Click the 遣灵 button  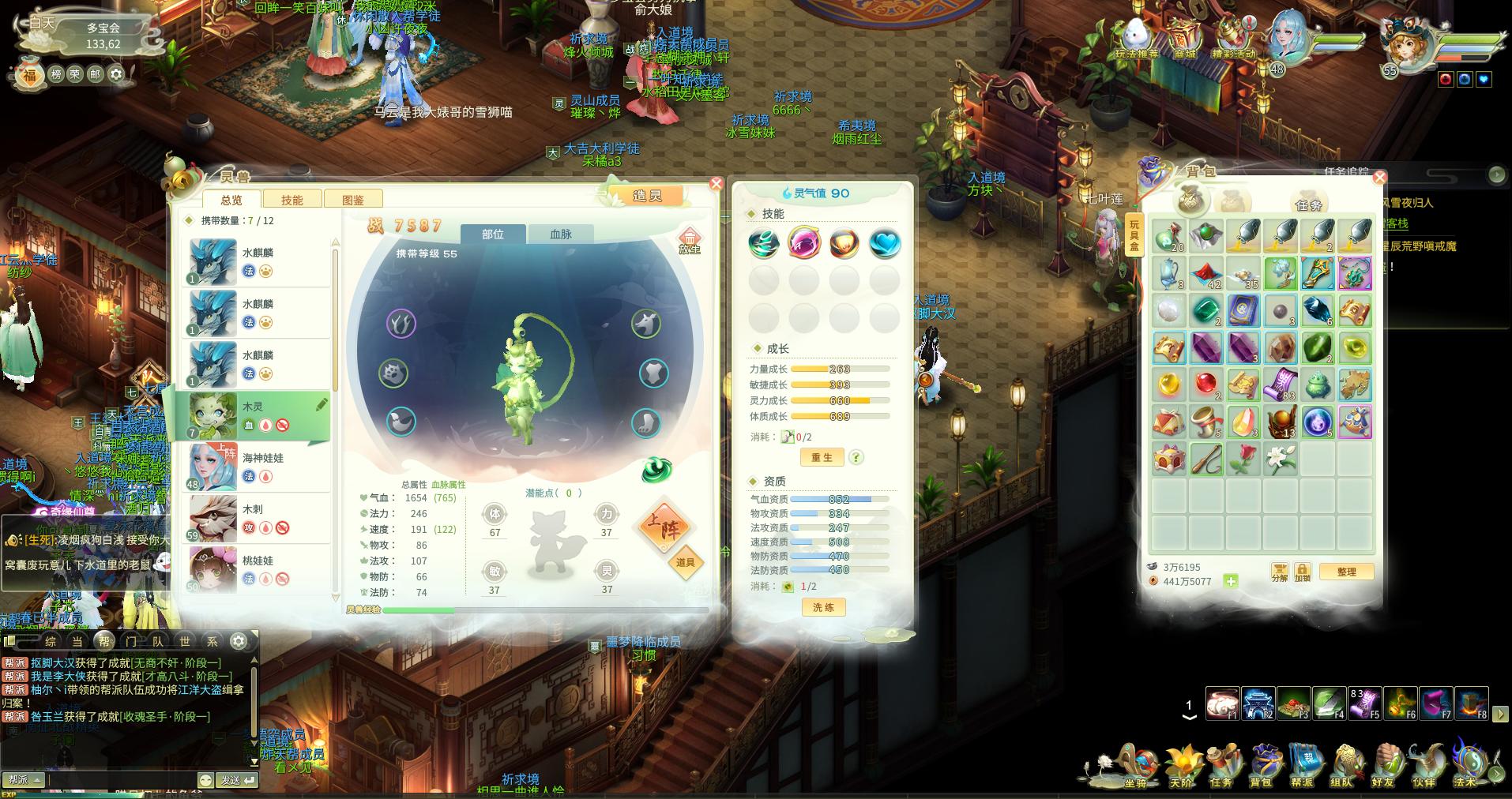(x=647, y=196)
